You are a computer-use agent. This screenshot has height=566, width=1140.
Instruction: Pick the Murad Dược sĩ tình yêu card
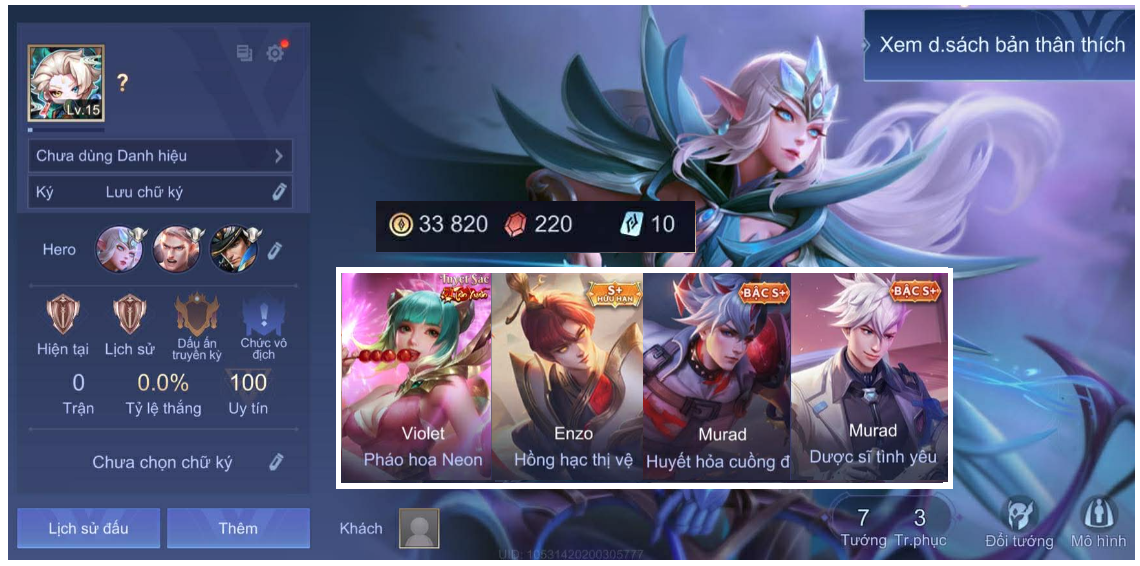[868, 377]
